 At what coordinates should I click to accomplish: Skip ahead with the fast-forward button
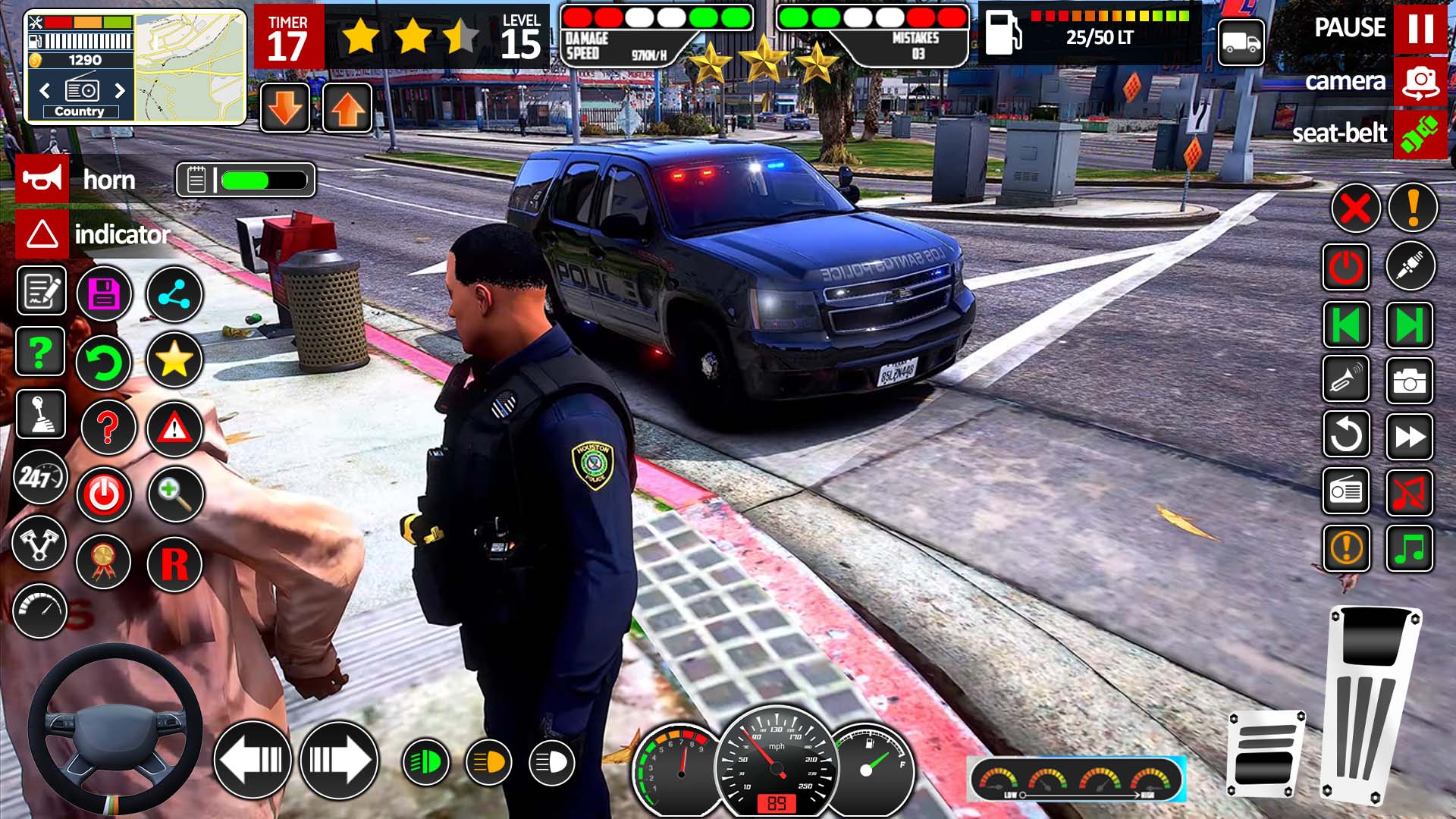1409,437
